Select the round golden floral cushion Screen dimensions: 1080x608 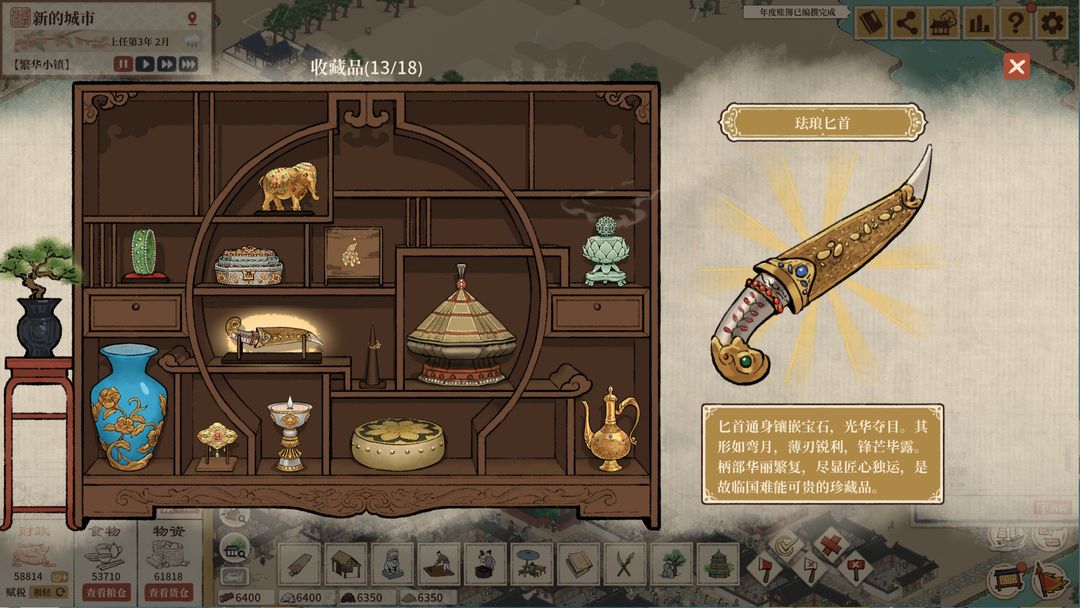pyautogui.click(x=397, y=443)
